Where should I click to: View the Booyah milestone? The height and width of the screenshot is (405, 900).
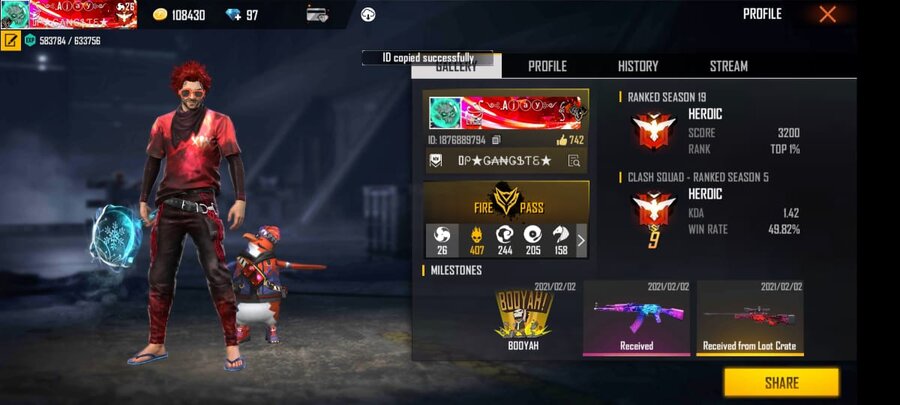click(524, 318)
